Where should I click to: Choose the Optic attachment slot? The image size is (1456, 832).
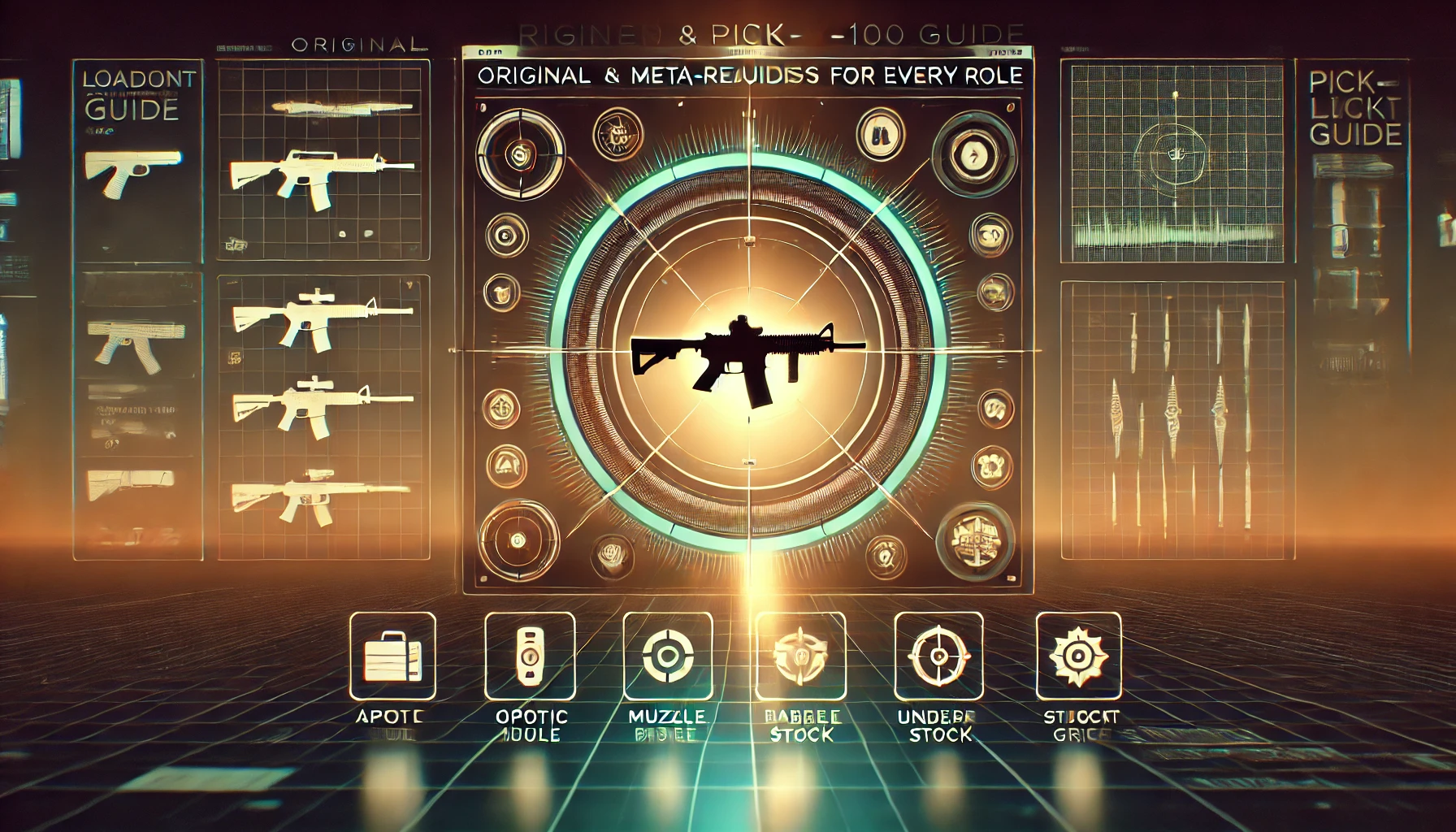[530, 656]
